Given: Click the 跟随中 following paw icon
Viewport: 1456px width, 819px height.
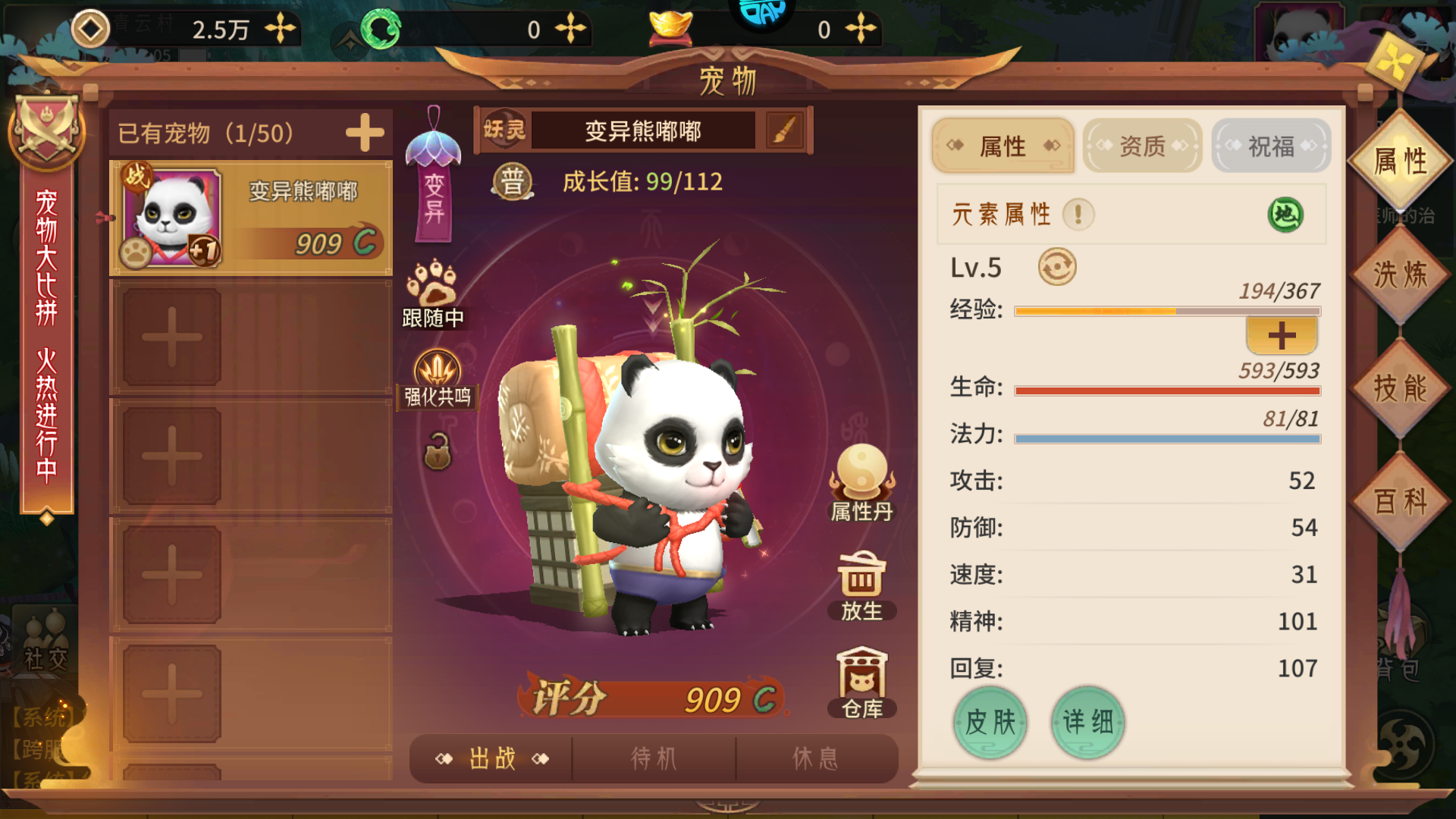Looking at the screenshot, I should [x=434, y=292].
